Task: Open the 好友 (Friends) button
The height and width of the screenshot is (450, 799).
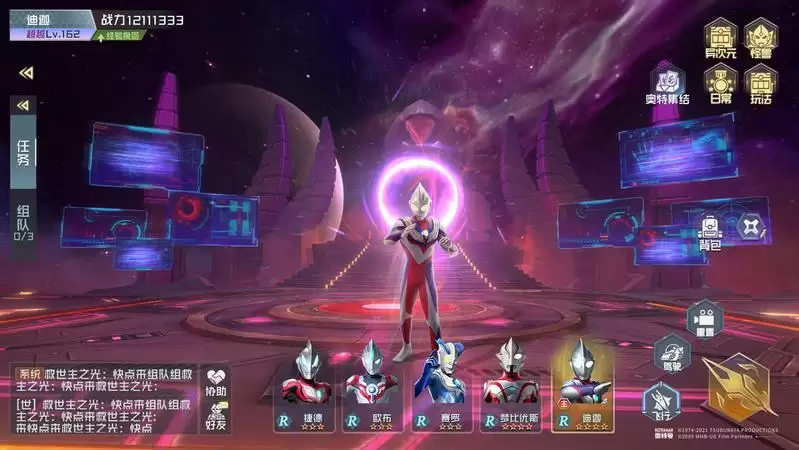Action: tap(216, 416)
